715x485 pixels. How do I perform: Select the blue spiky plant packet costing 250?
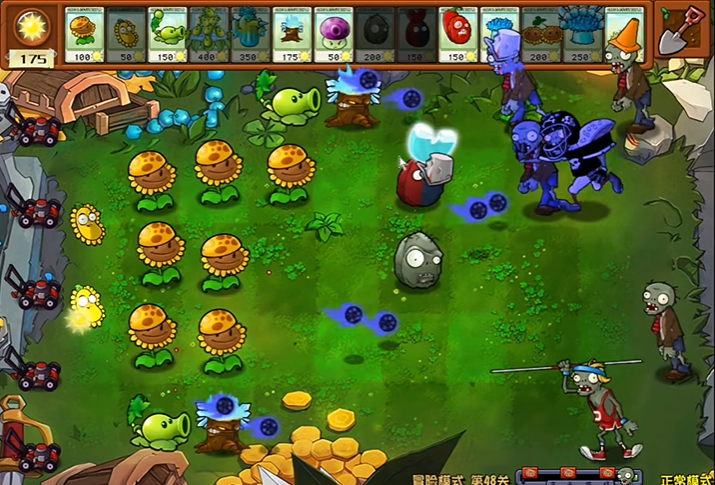[581, 34]
